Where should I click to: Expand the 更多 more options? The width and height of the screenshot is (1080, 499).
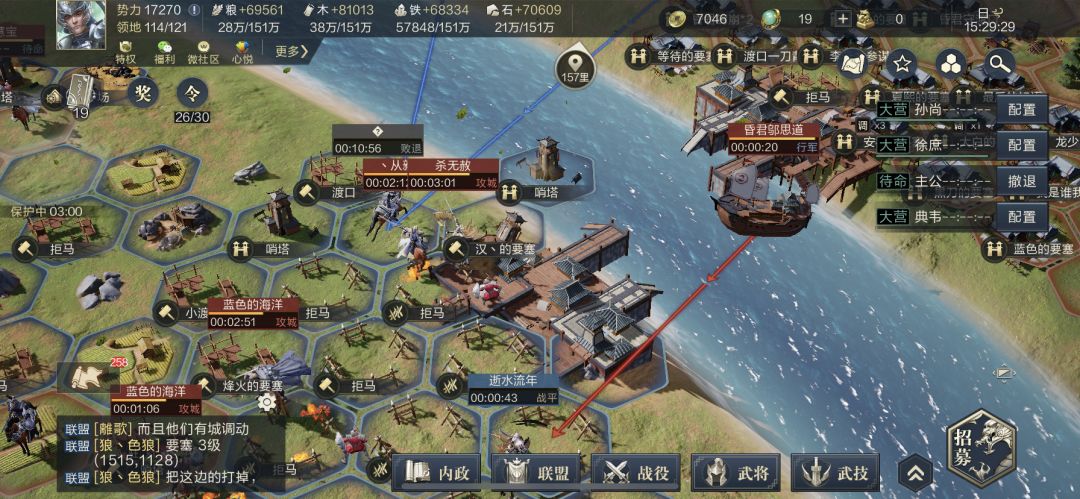pyautogui.click(x=292, y=50)
